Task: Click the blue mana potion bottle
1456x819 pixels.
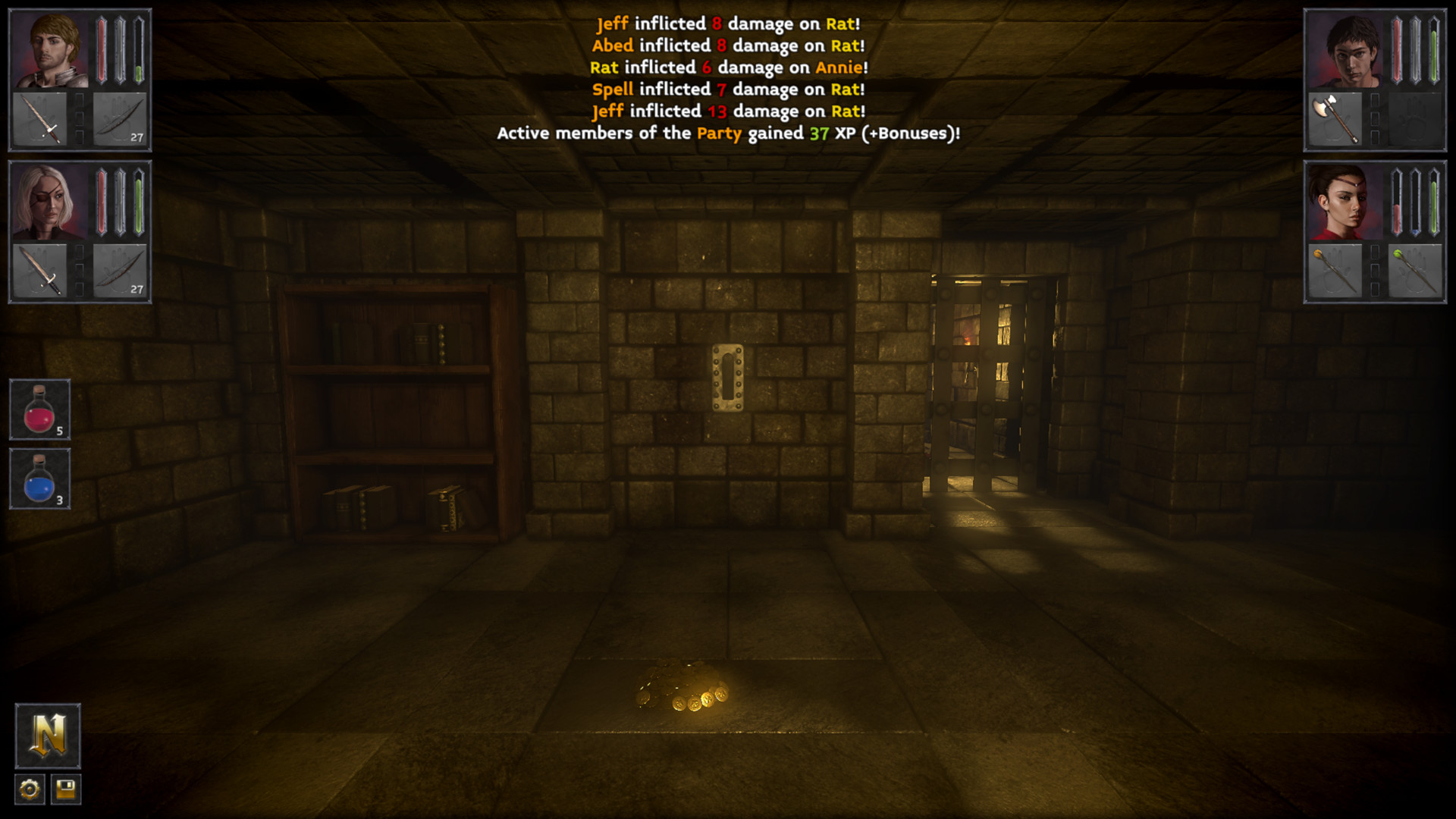Action: [39, 477]
